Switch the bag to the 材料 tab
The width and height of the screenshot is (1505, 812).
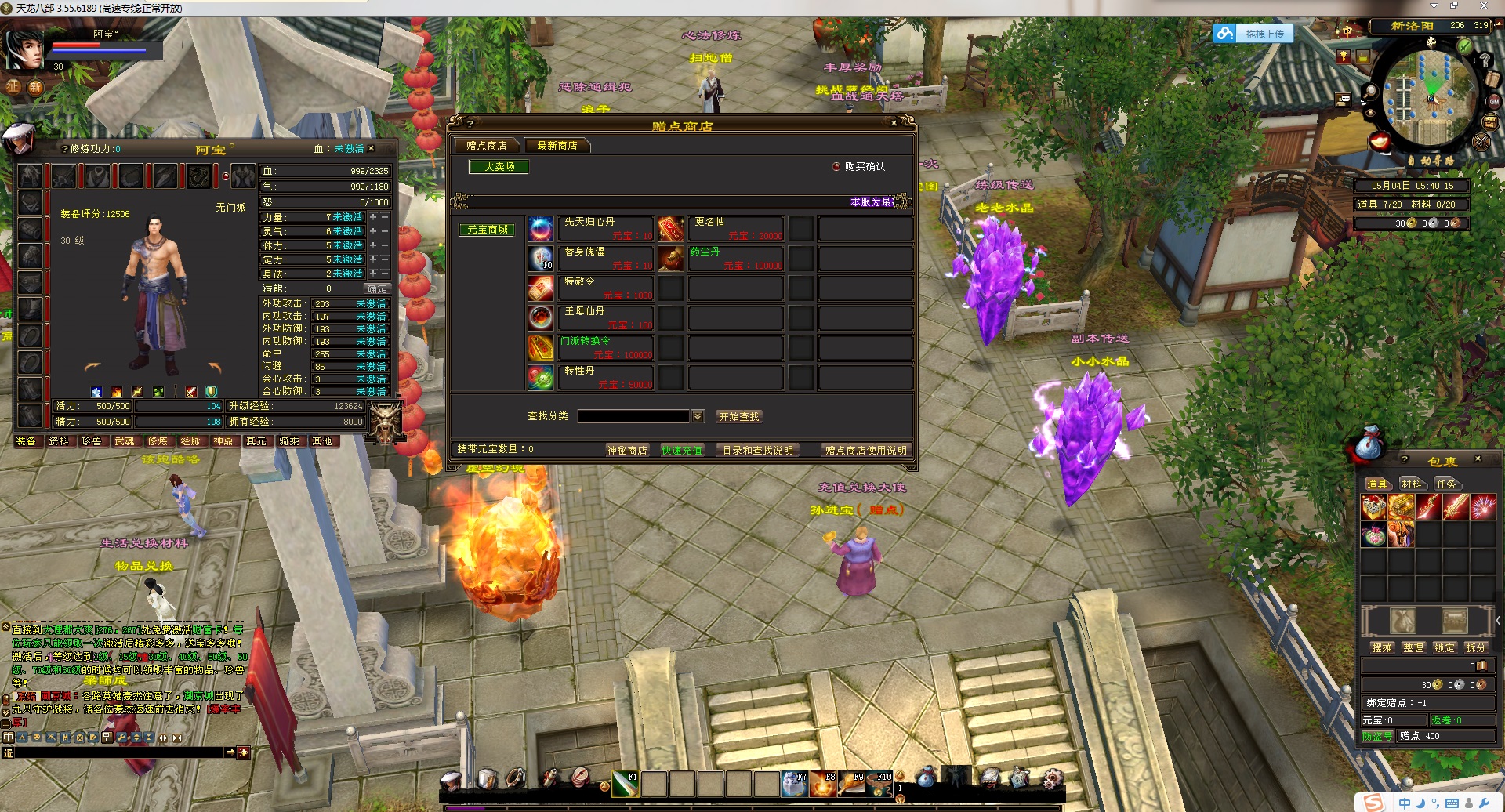pos(1412,484)
